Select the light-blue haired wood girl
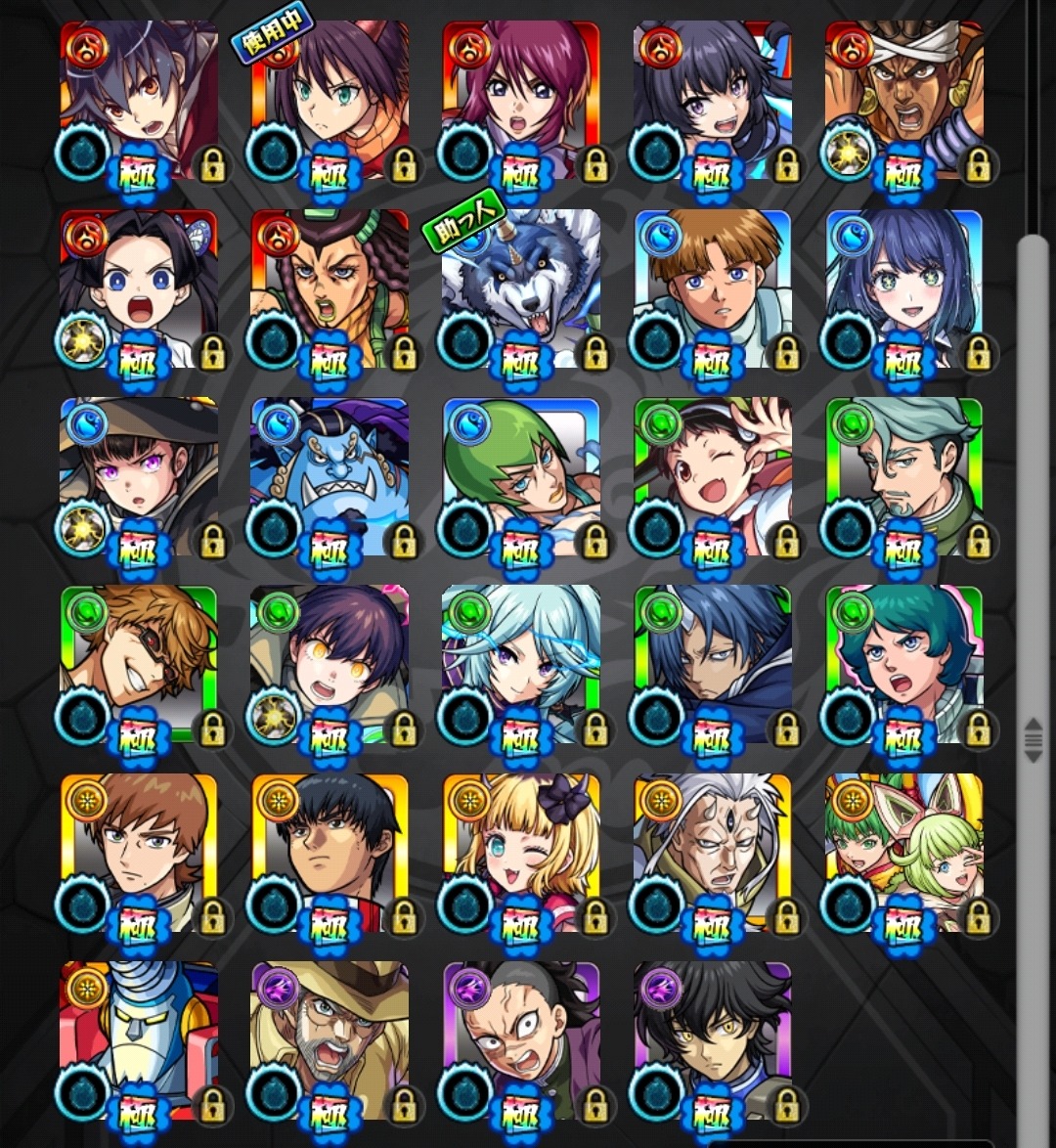Screen dimensions: 1056x1148 [521, 662]
